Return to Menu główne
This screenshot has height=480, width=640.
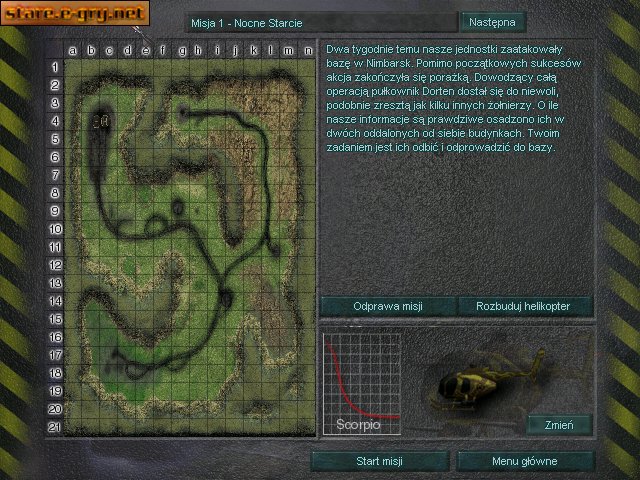click(x=525, y=461)
